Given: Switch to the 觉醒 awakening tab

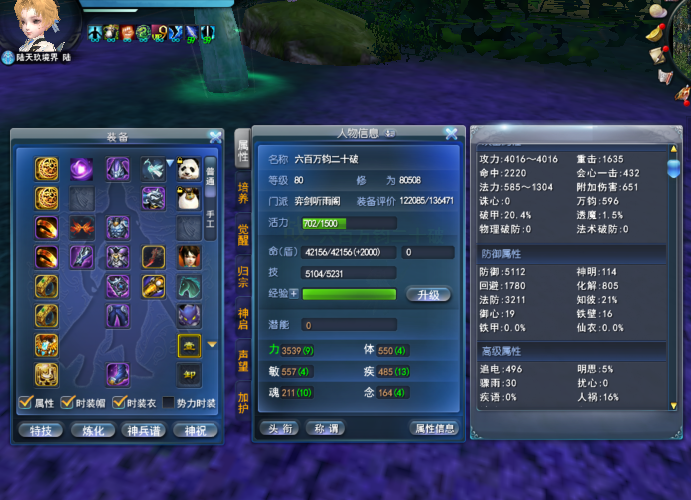Looking at the screenshot, I should (243, 235).
